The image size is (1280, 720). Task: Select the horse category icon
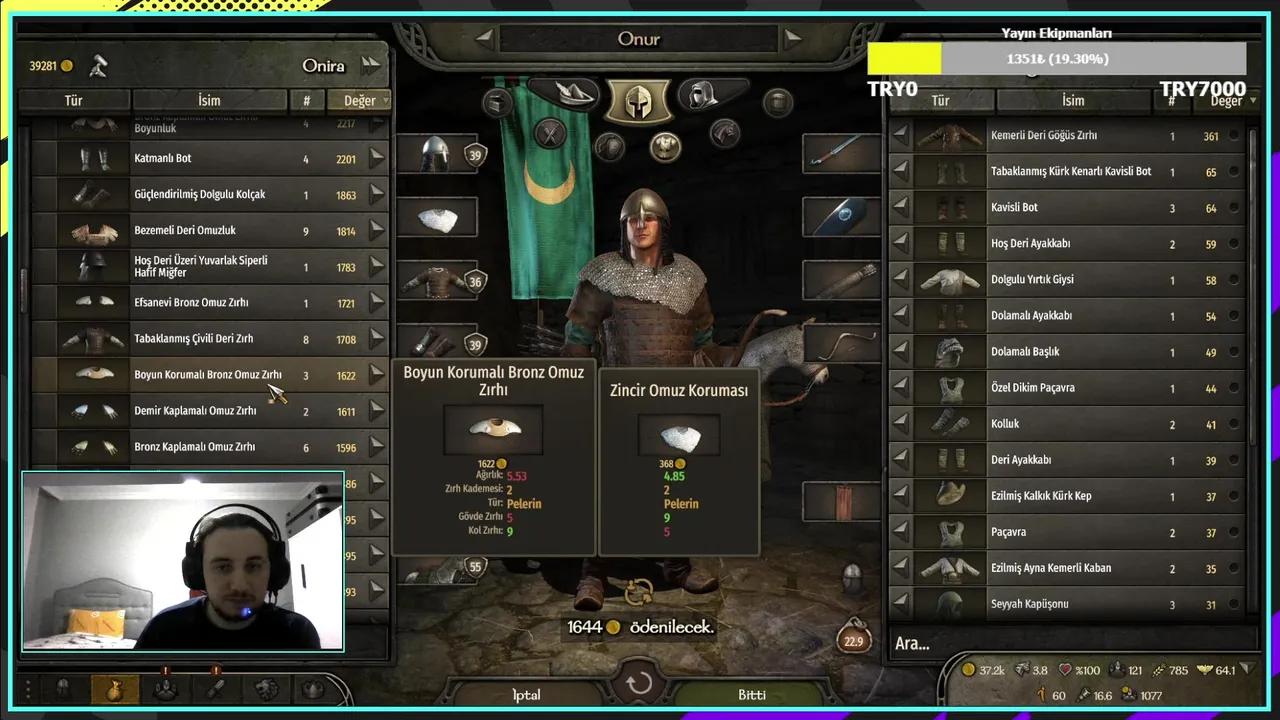coord(725,133)
